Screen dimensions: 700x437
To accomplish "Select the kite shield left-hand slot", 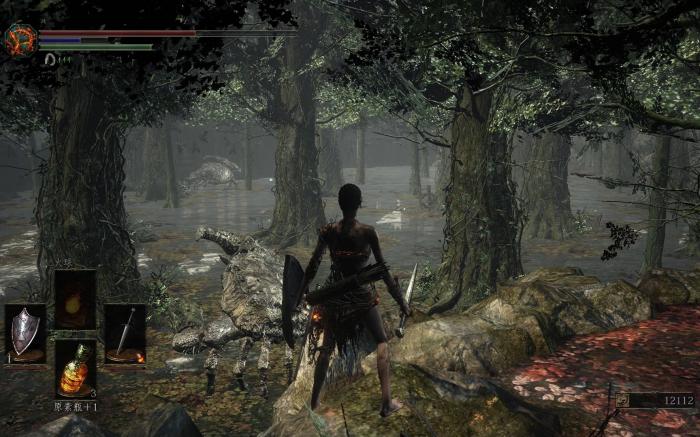I will [25, 334].
